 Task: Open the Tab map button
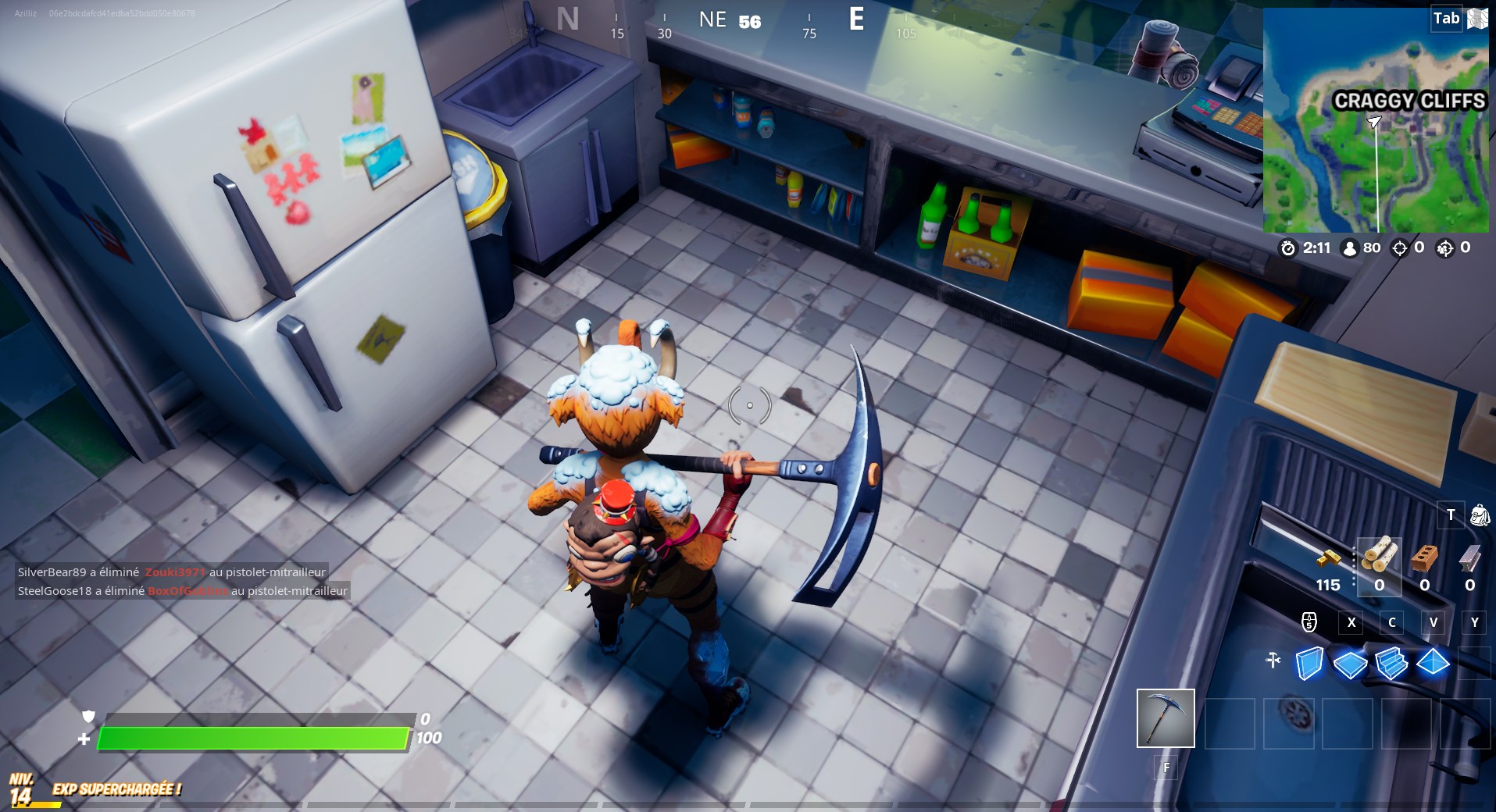[1445, 19]
